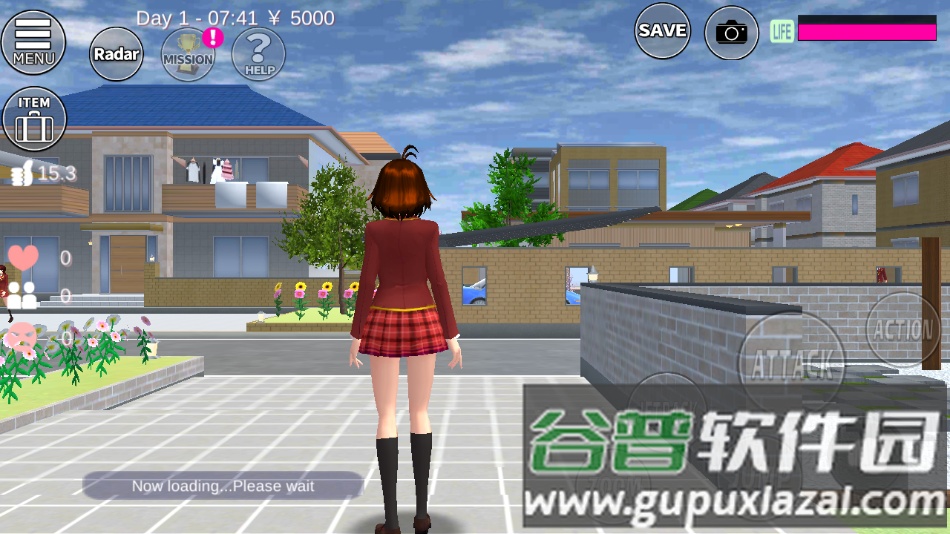Image resolution: width=950 pixels, height=534 pixels.
Task: Take a screenshot with camera button
Action: point(731,32)
